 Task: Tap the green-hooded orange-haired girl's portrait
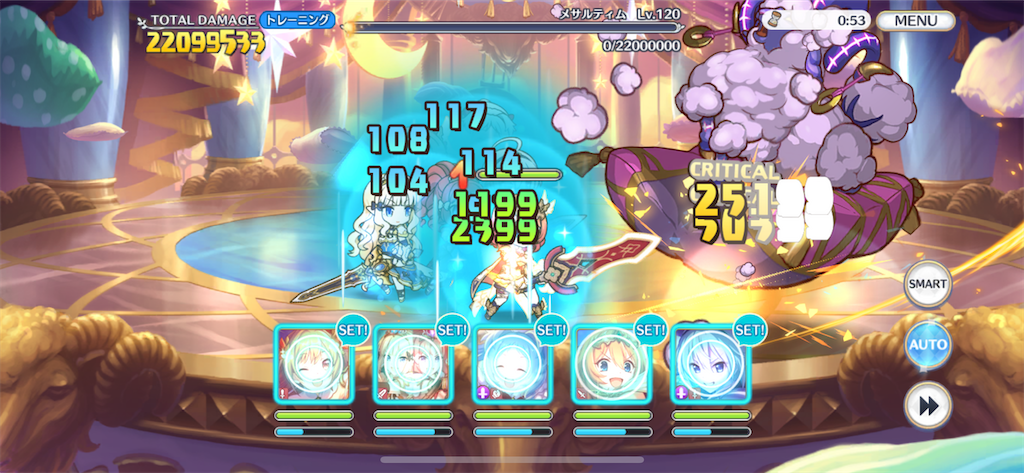pos(609,364)
